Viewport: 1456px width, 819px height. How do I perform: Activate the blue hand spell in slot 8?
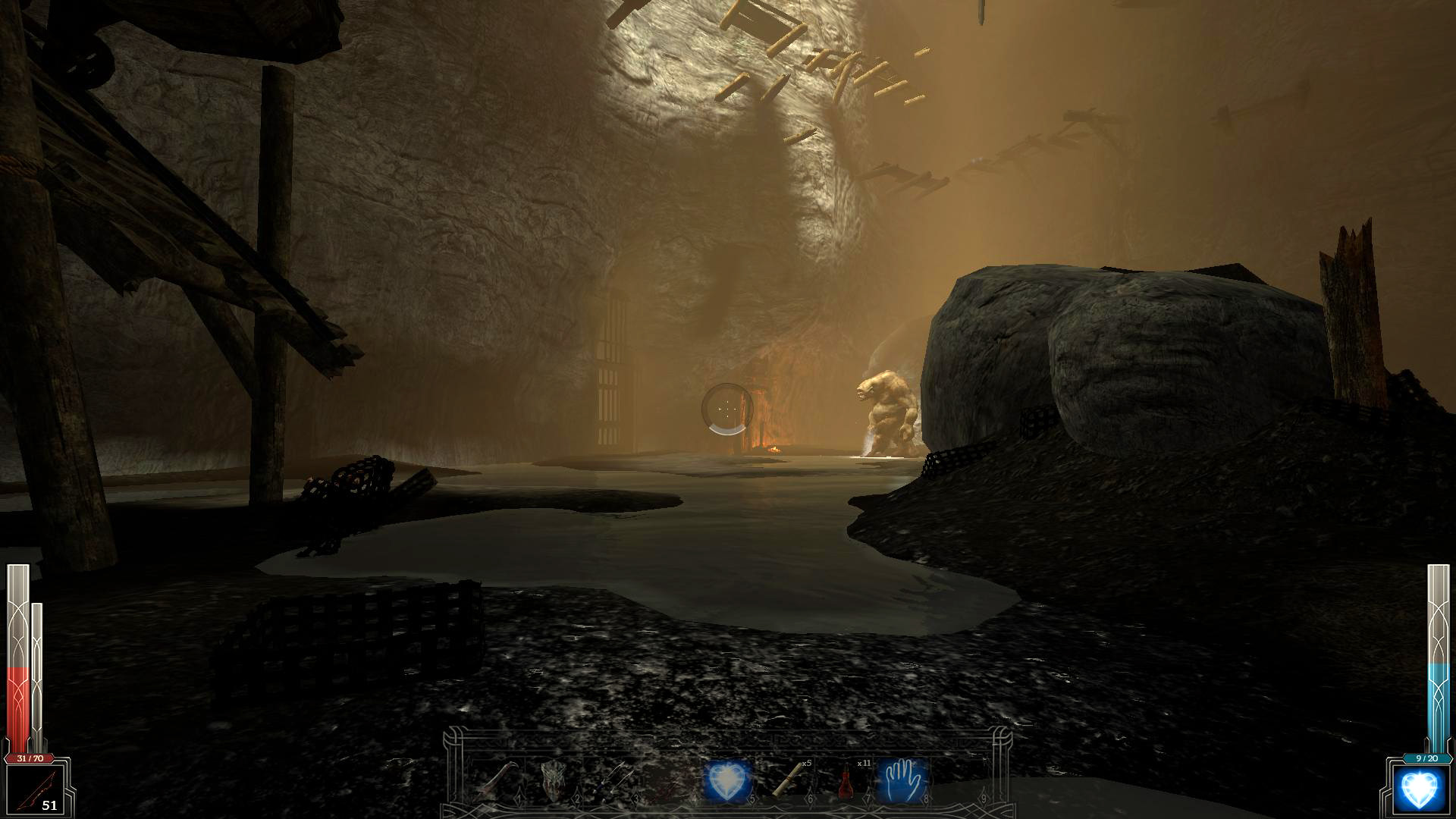point(902,781)
